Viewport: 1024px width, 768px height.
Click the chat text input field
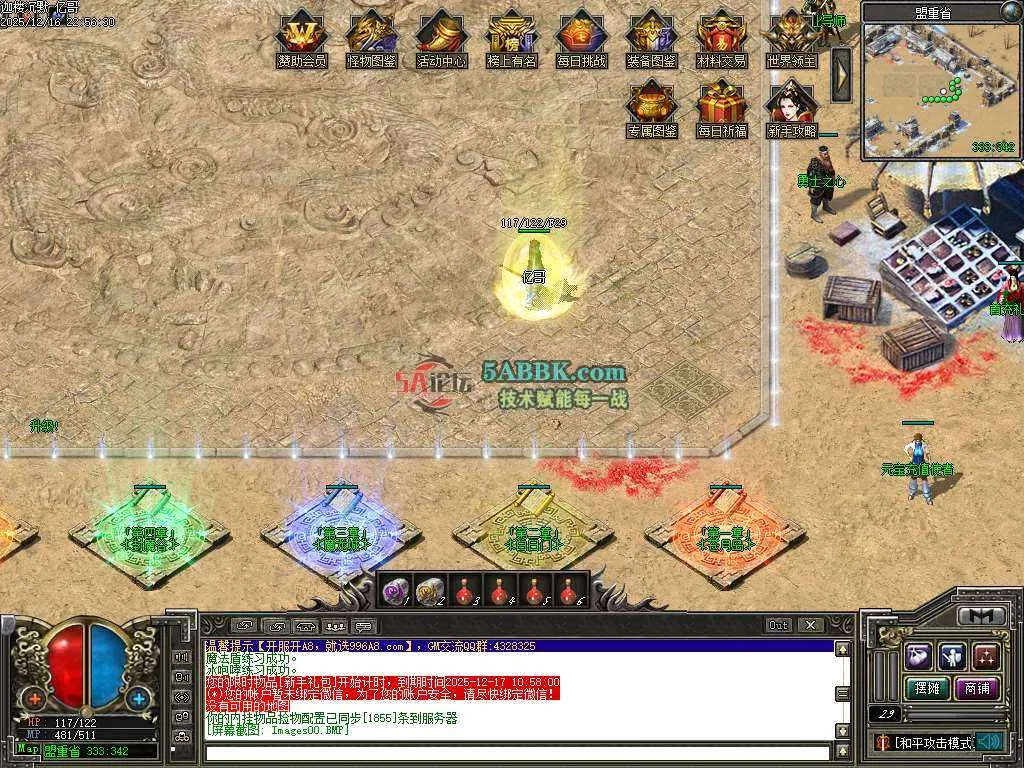point(515,752)
